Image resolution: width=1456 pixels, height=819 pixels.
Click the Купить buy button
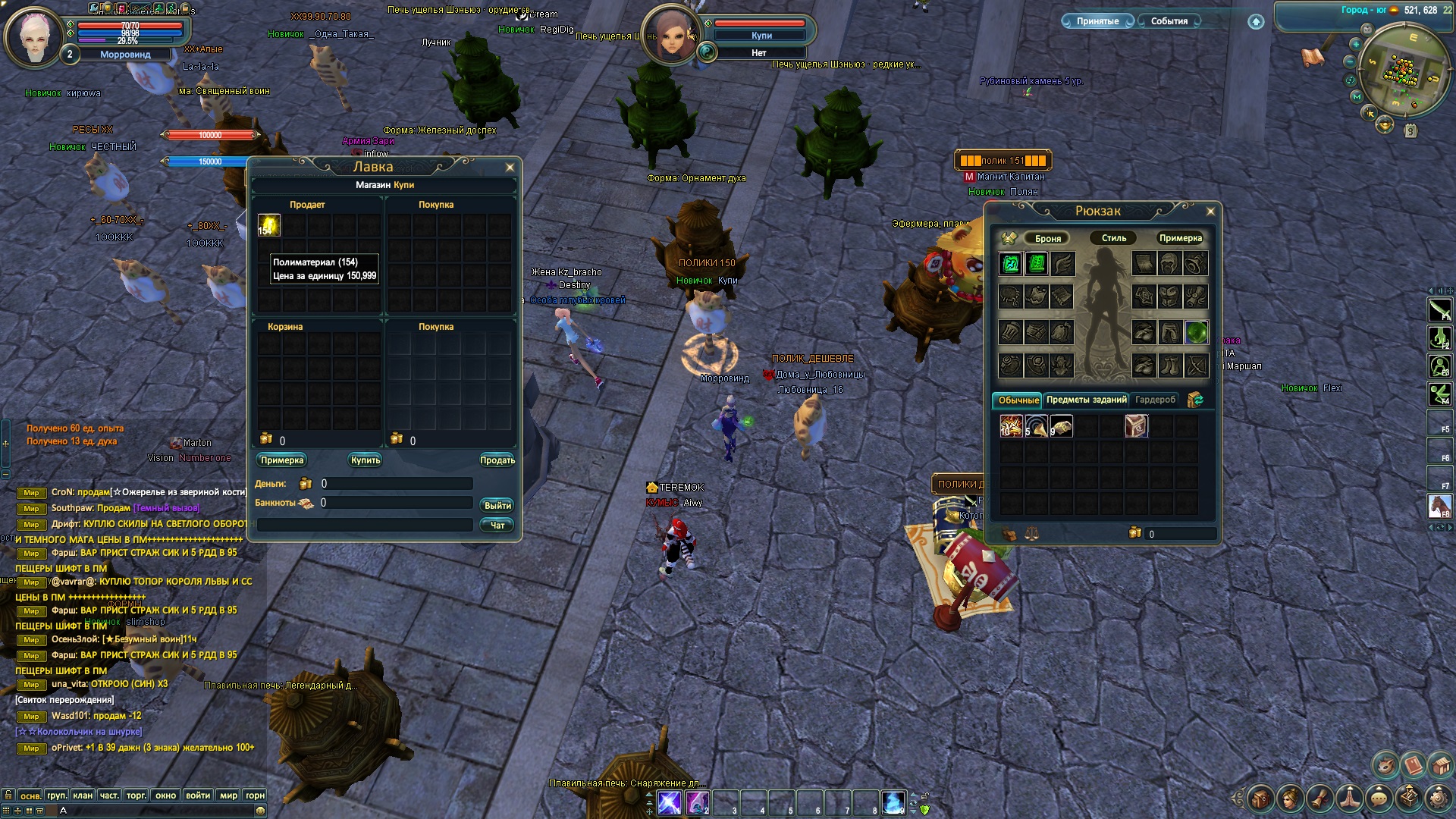pos(366,460)
